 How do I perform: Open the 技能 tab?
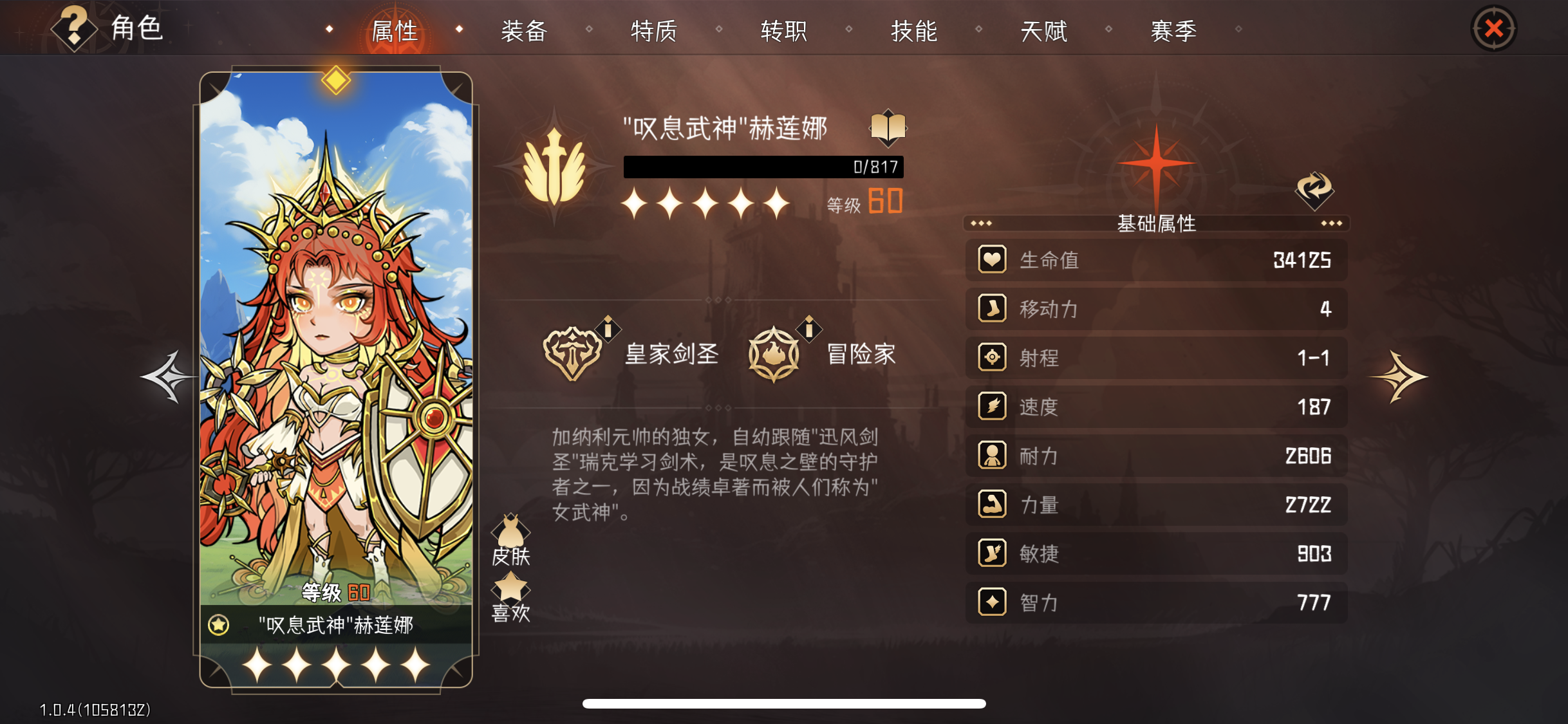pos(913,30)
